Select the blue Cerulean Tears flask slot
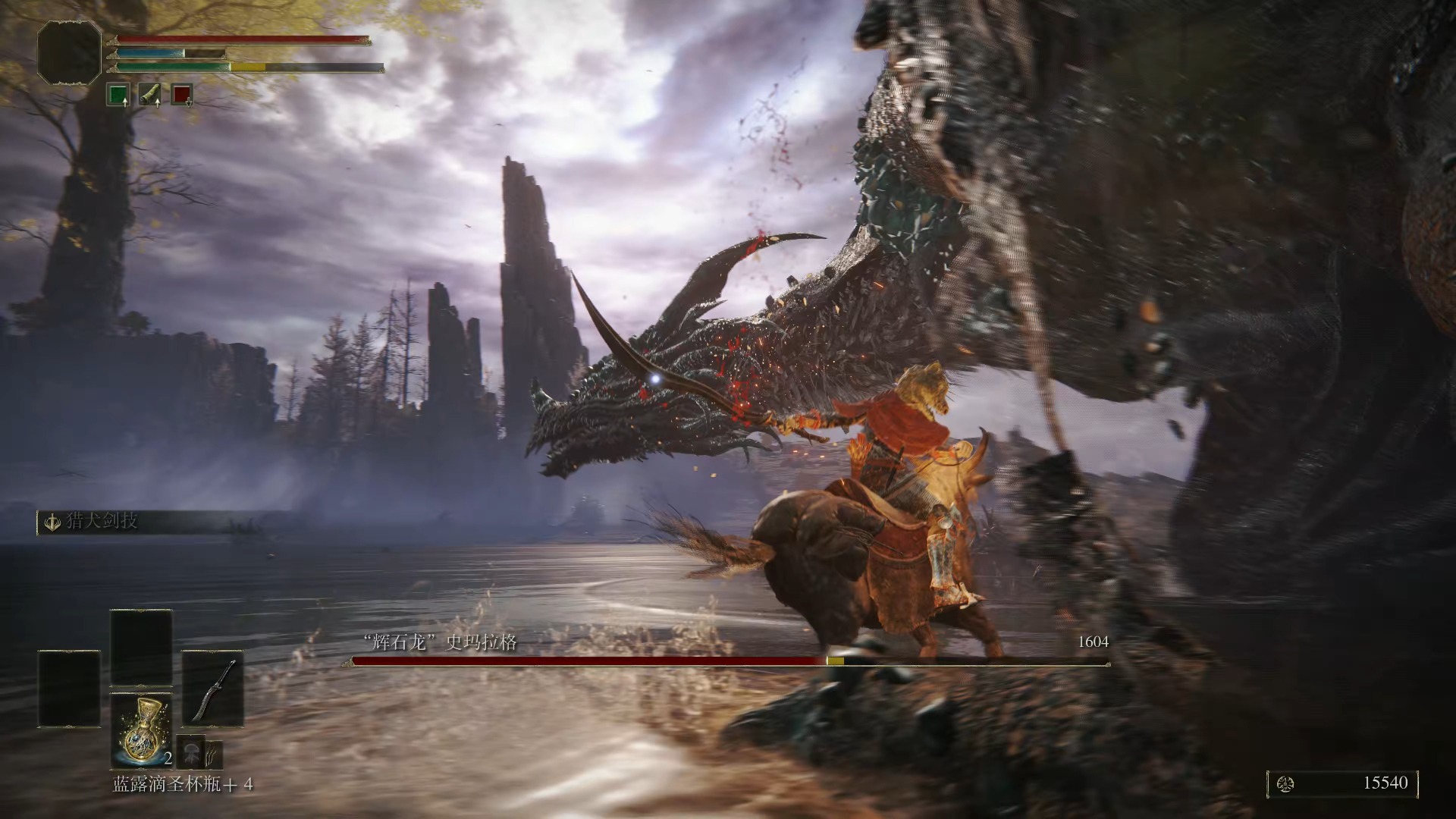This screenshot has height=819, width=1456. [x=142, y=731]
